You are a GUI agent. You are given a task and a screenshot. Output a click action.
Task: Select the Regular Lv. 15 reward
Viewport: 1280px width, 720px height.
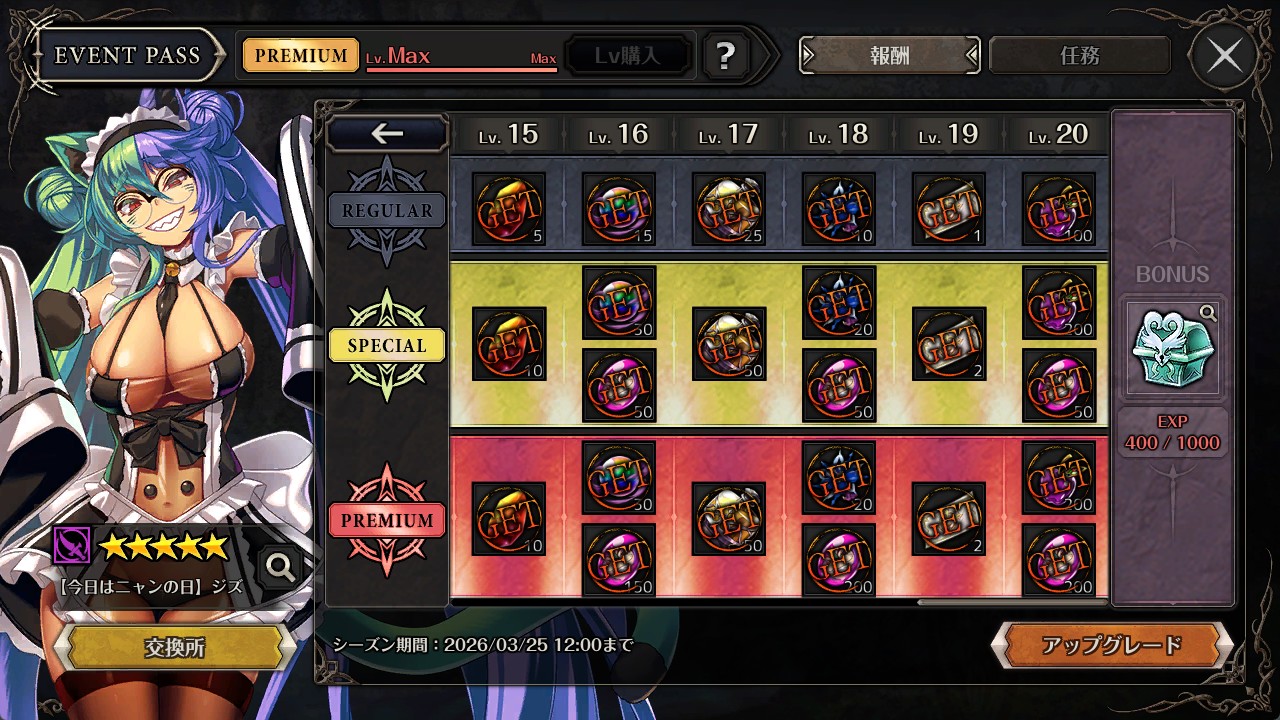(x=509, y=209)
